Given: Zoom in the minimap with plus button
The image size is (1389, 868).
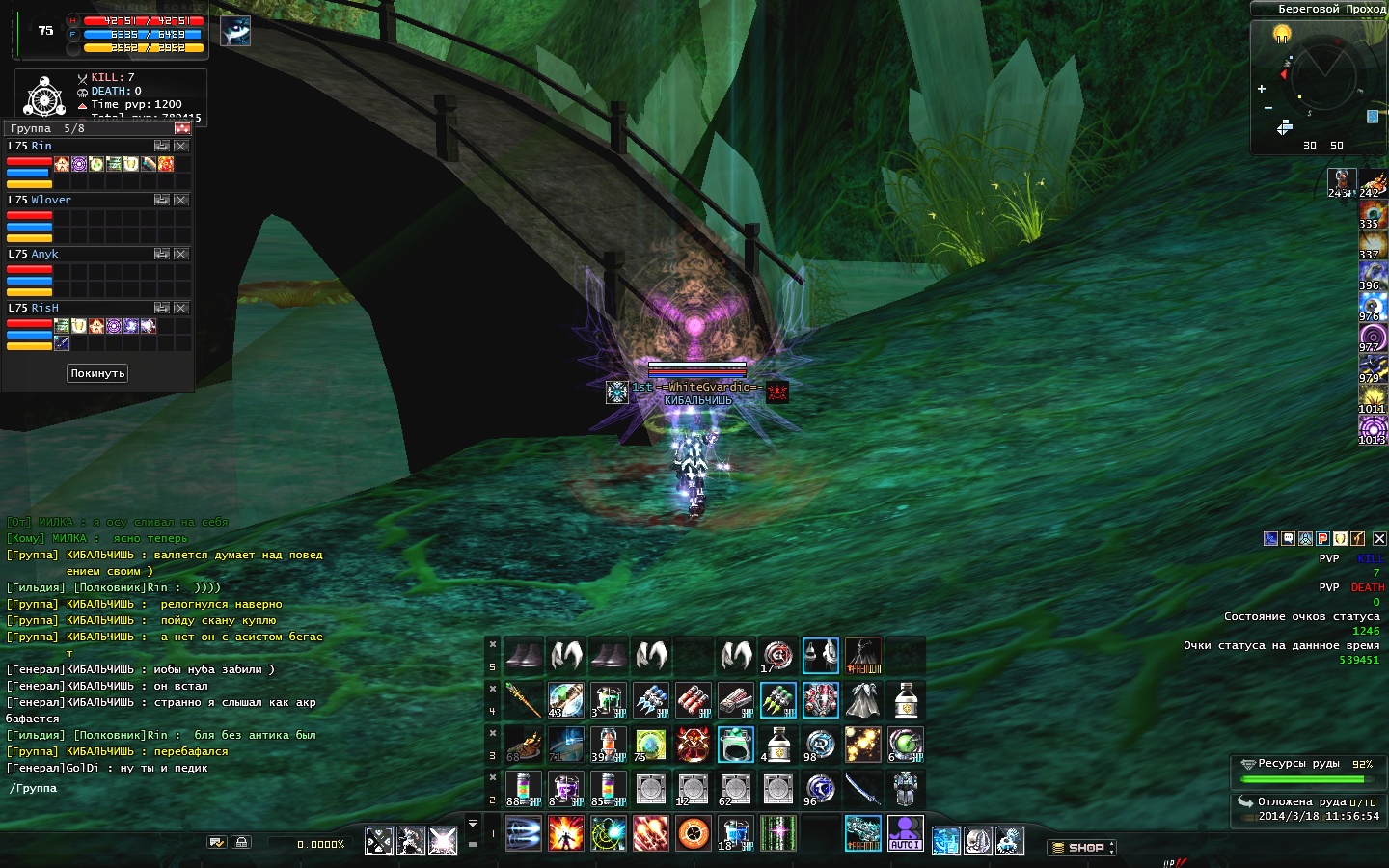Looking at the screenshot, I should coord(1262,89).
